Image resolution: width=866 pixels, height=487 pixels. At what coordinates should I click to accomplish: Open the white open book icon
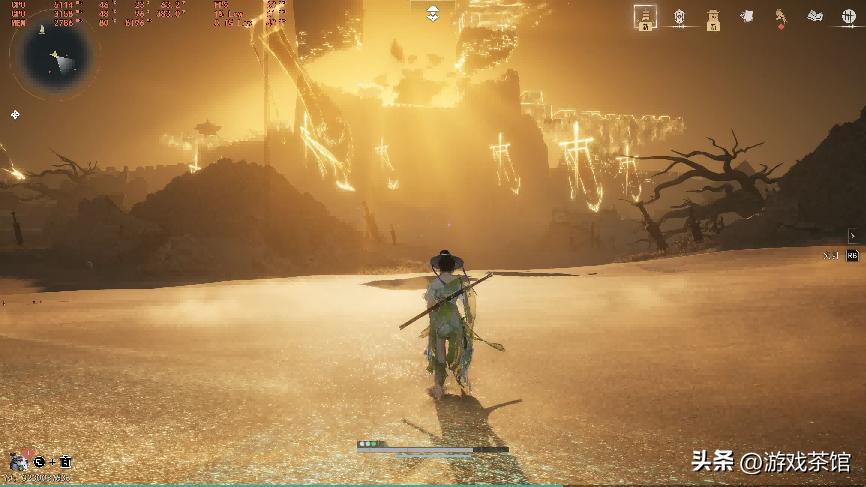pyautogui.click(x=815, y=16)
